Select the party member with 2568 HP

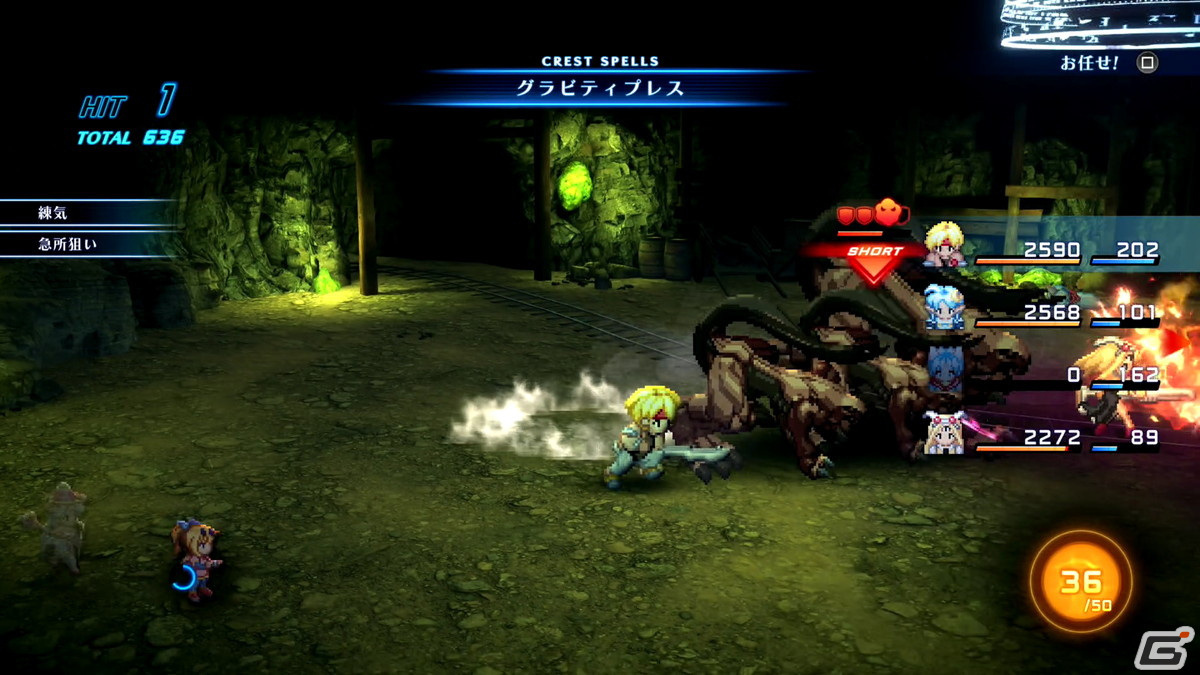click(944, 308)
